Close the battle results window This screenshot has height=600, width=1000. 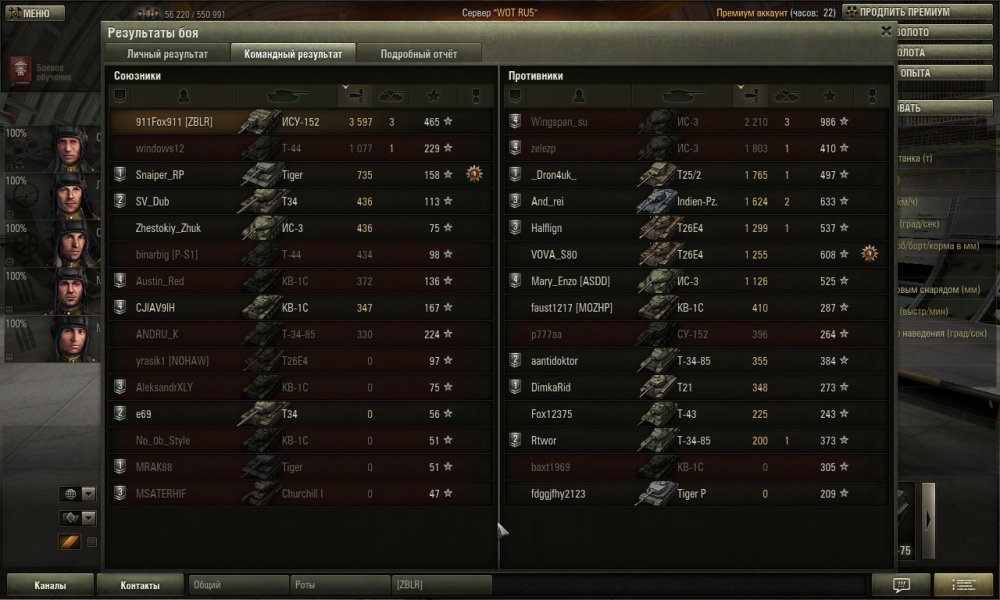886,31
